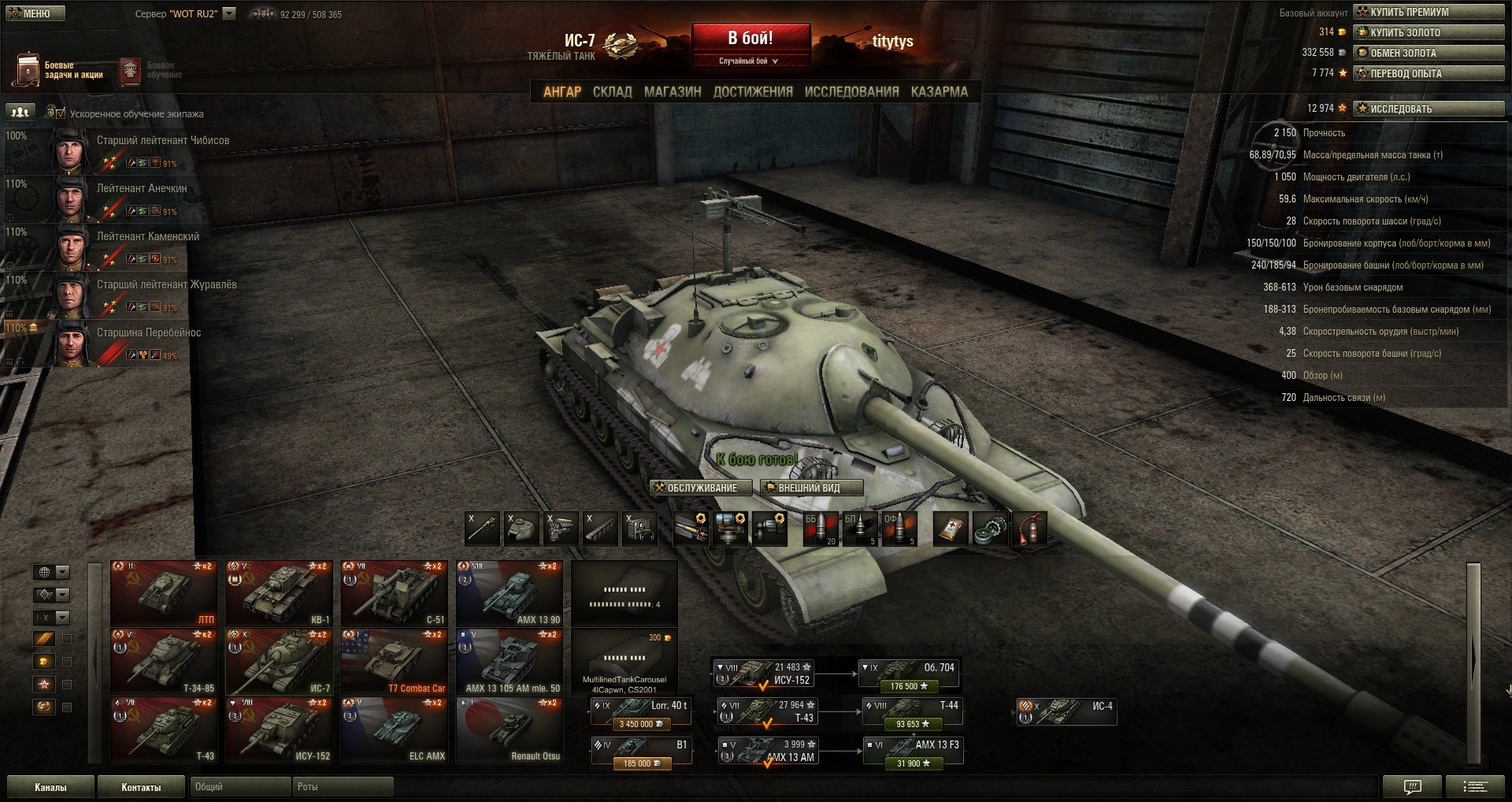Image resolution: width=1512 pixels, height=802 pixels.
Task: Open ОБМЕН ЗОЛОТА exchange
Action: [1429, 53]
